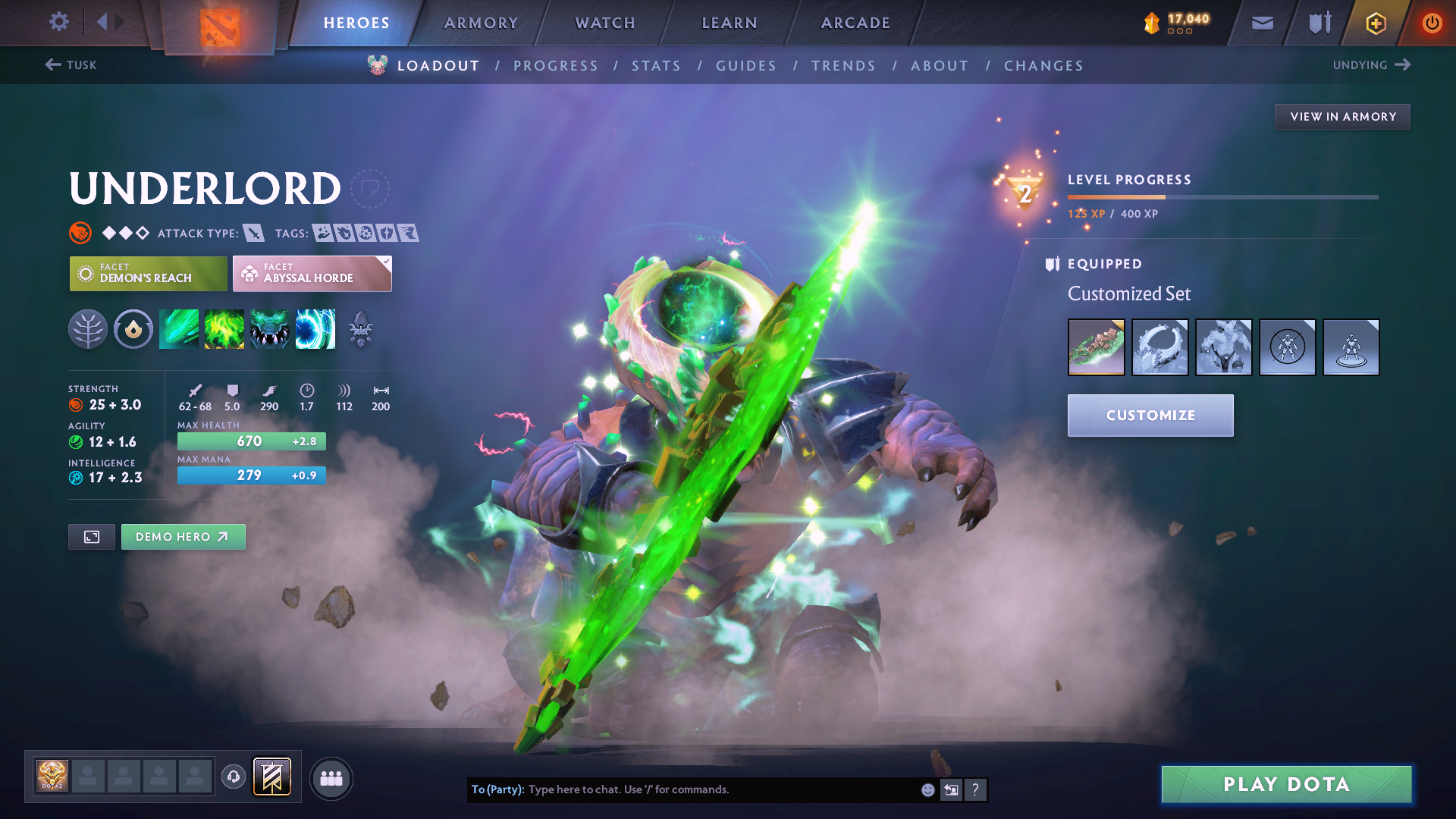Click the Fiend's Gate blue portal ability icon

[x=315, y=328]
